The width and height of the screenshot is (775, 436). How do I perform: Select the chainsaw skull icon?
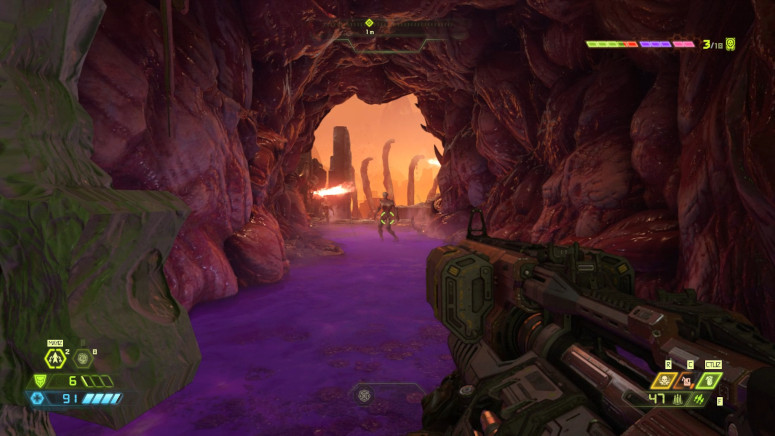pos(664,380)
